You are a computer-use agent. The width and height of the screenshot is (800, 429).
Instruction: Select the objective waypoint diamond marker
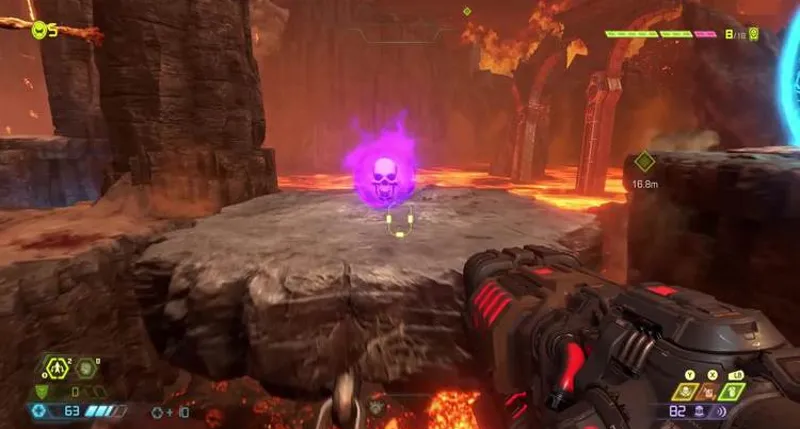click(644, 161)
